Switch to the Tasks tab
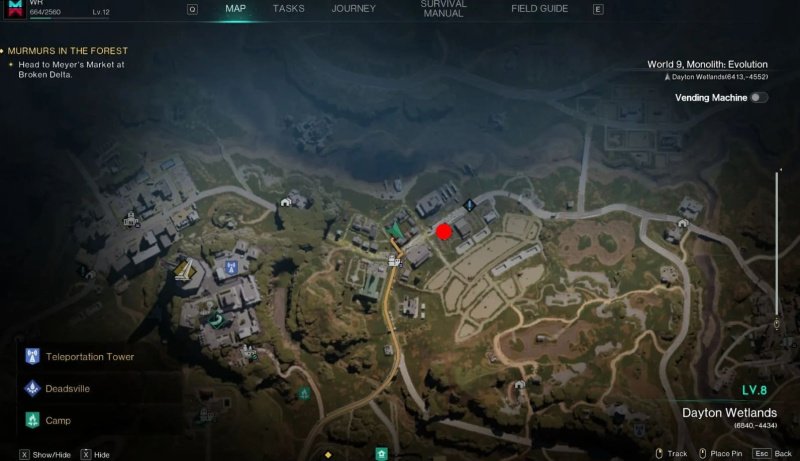This screenshot has width=800, height=461. (x=289, y=9)
